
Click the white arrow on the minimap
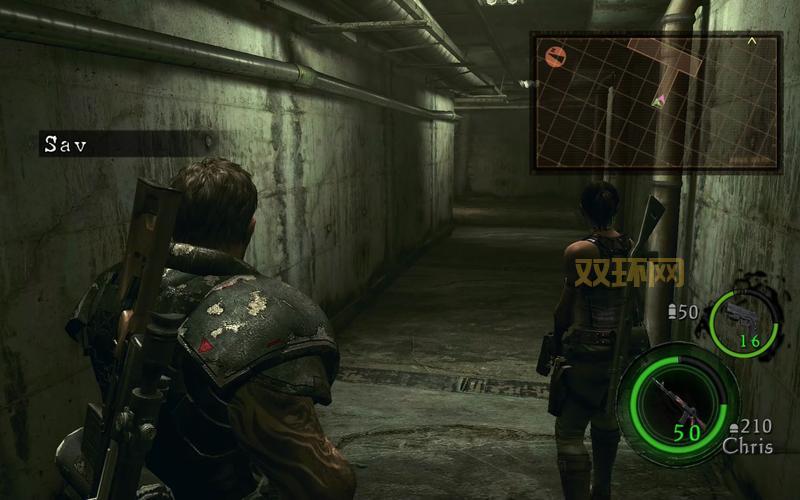[x=752, y=42]
